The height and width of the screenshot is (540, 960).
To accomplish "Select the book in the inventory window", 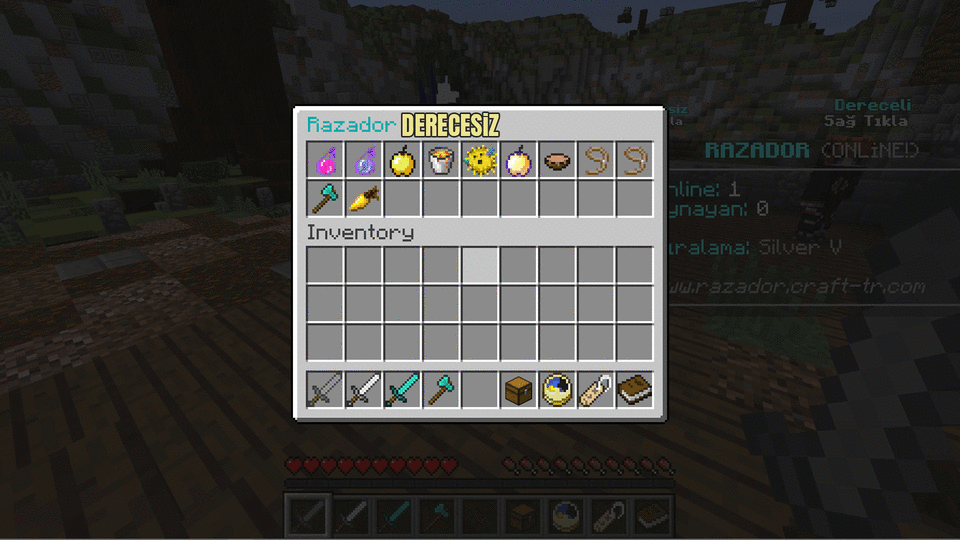I will (634, 389).
